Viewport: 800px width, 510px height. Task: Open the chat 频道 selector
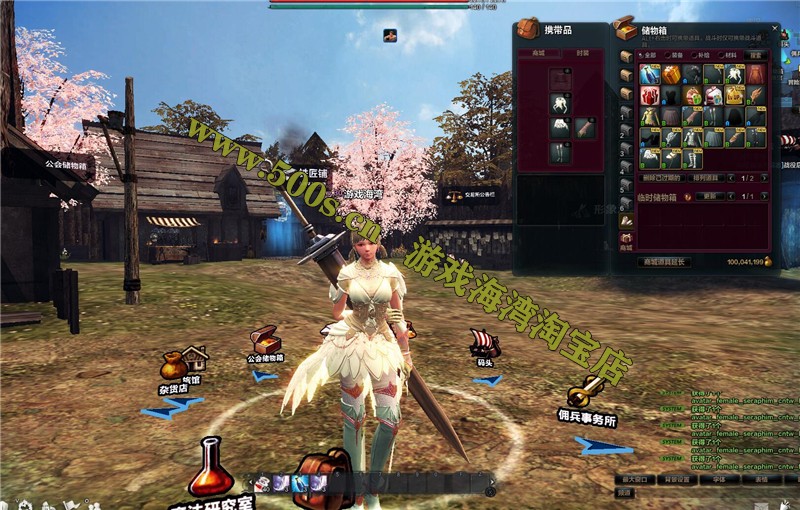624,492
